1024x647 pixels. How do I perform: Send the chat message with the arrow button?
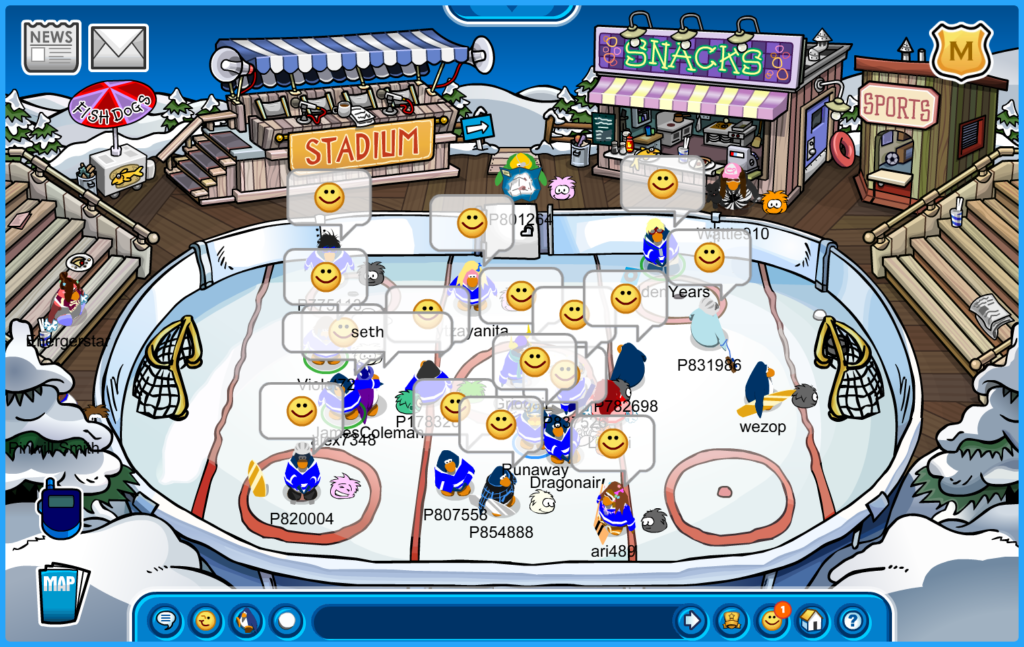[690, 621]
